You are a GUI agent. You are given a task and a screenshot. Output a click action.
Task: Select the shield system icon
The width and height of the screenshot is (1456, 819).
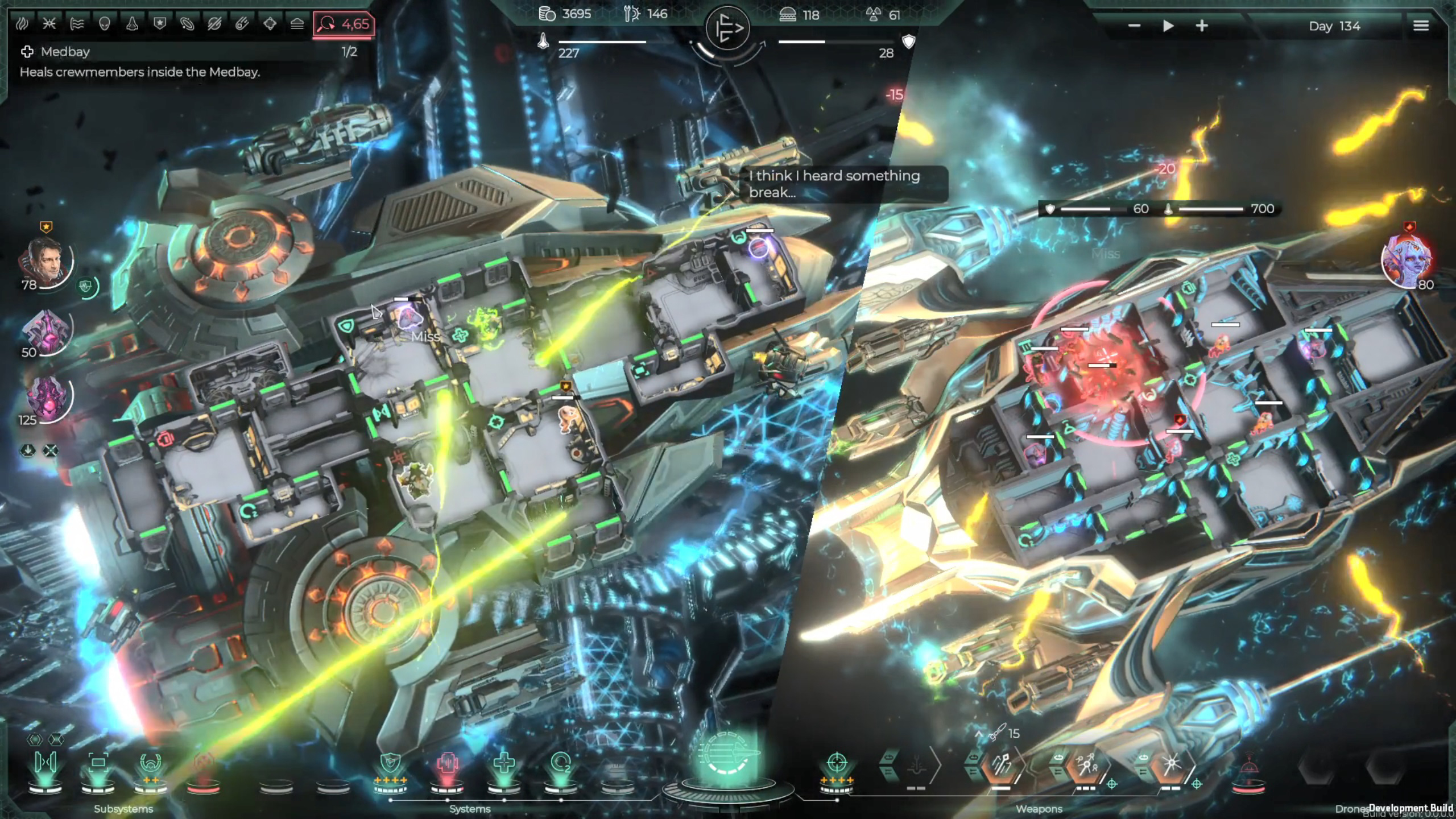(x=390, y=763)
